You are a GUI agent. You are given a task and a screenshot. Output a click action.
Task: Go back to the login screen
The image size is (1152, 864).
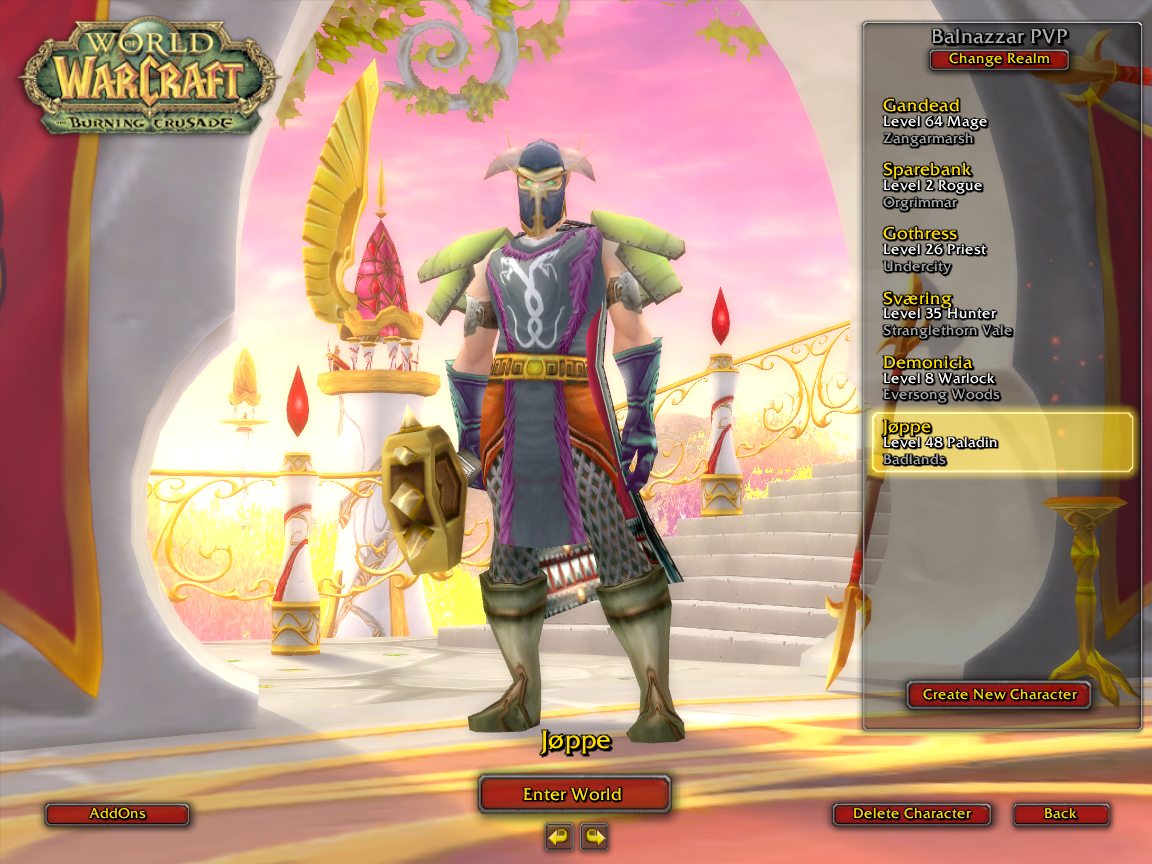point(1060,814)
